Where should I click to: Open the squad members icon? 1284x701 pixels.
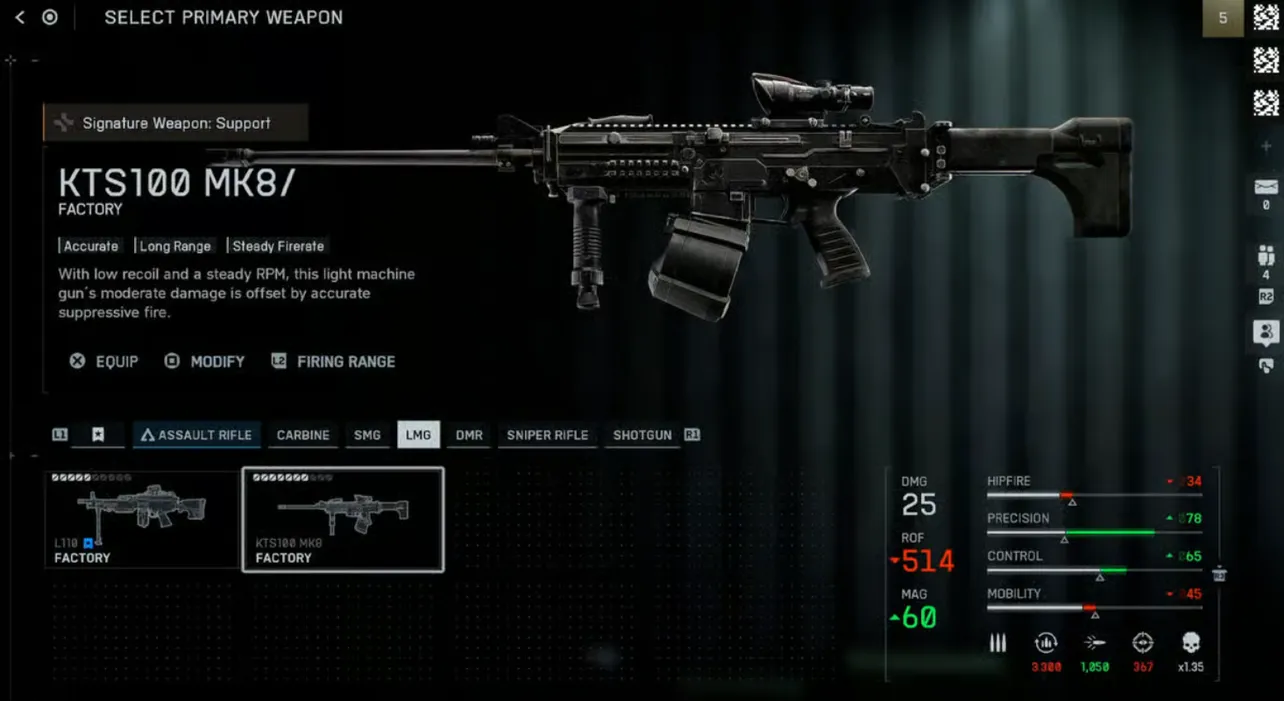click(1266, 256)
